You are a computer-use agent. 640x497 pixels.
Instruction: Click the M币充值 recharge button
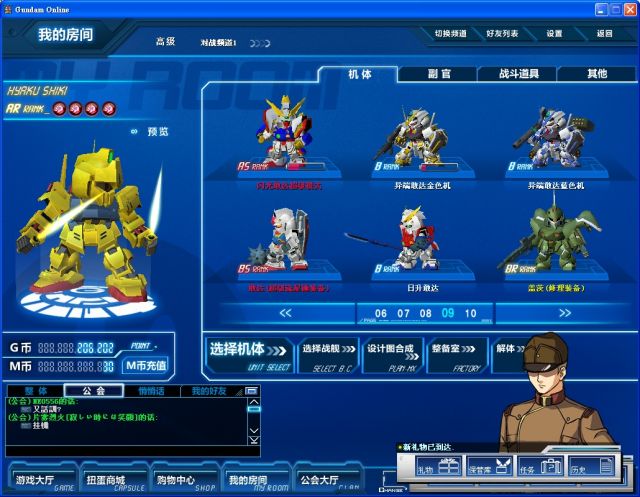pyautogui.click(x=146, y=365)
